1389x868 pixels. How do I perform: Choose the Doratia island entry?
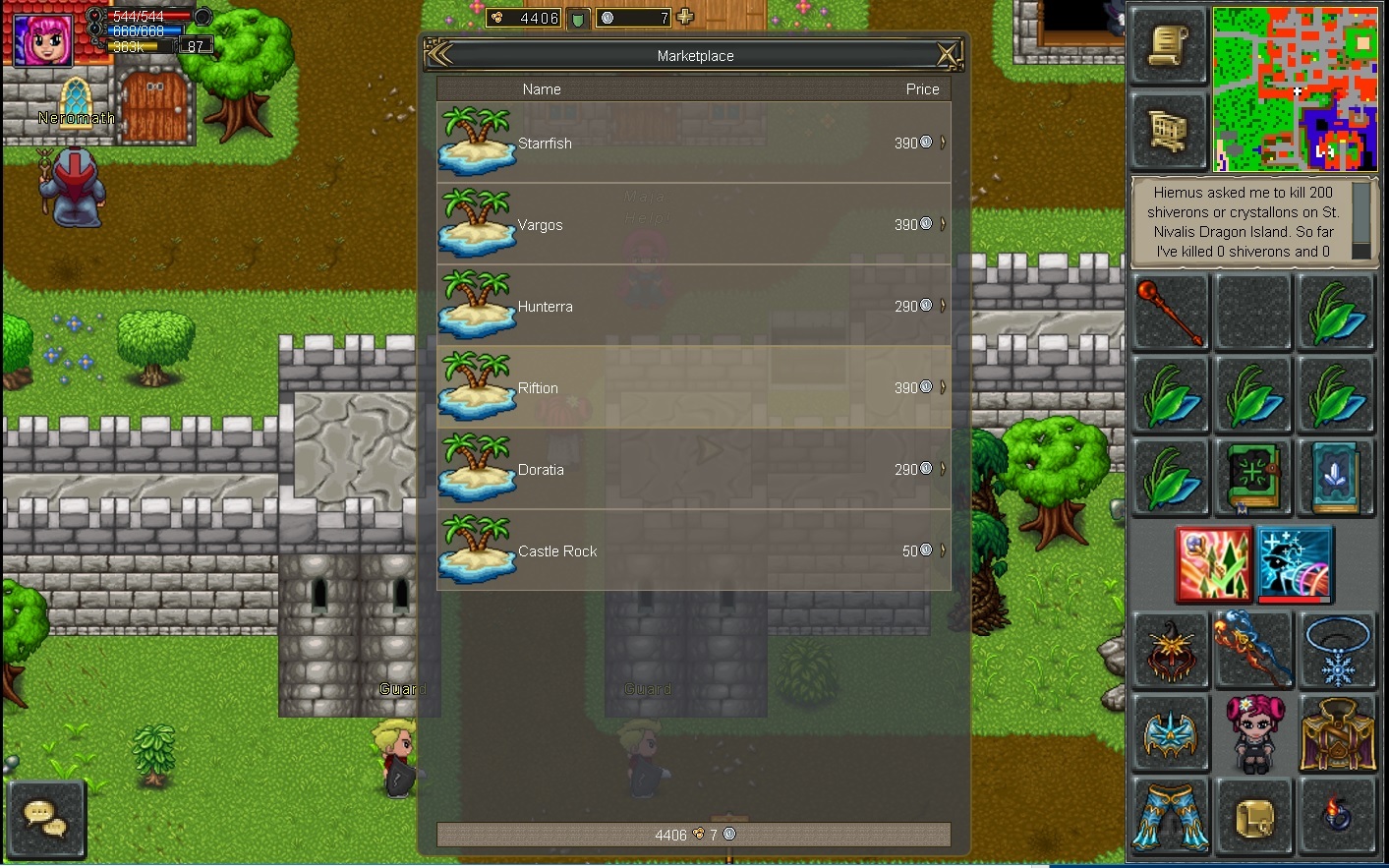coord(693,470)
